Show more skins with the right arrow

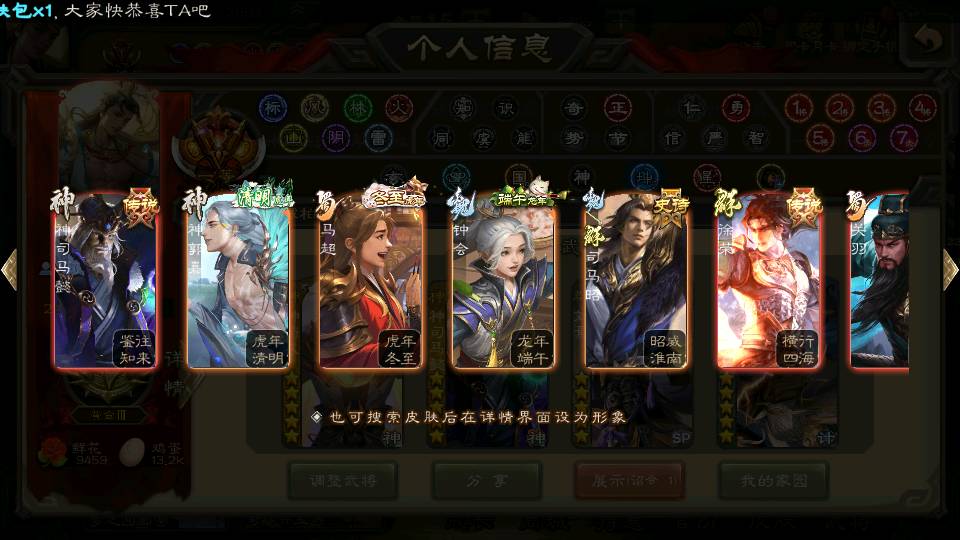tap(950, 269)
